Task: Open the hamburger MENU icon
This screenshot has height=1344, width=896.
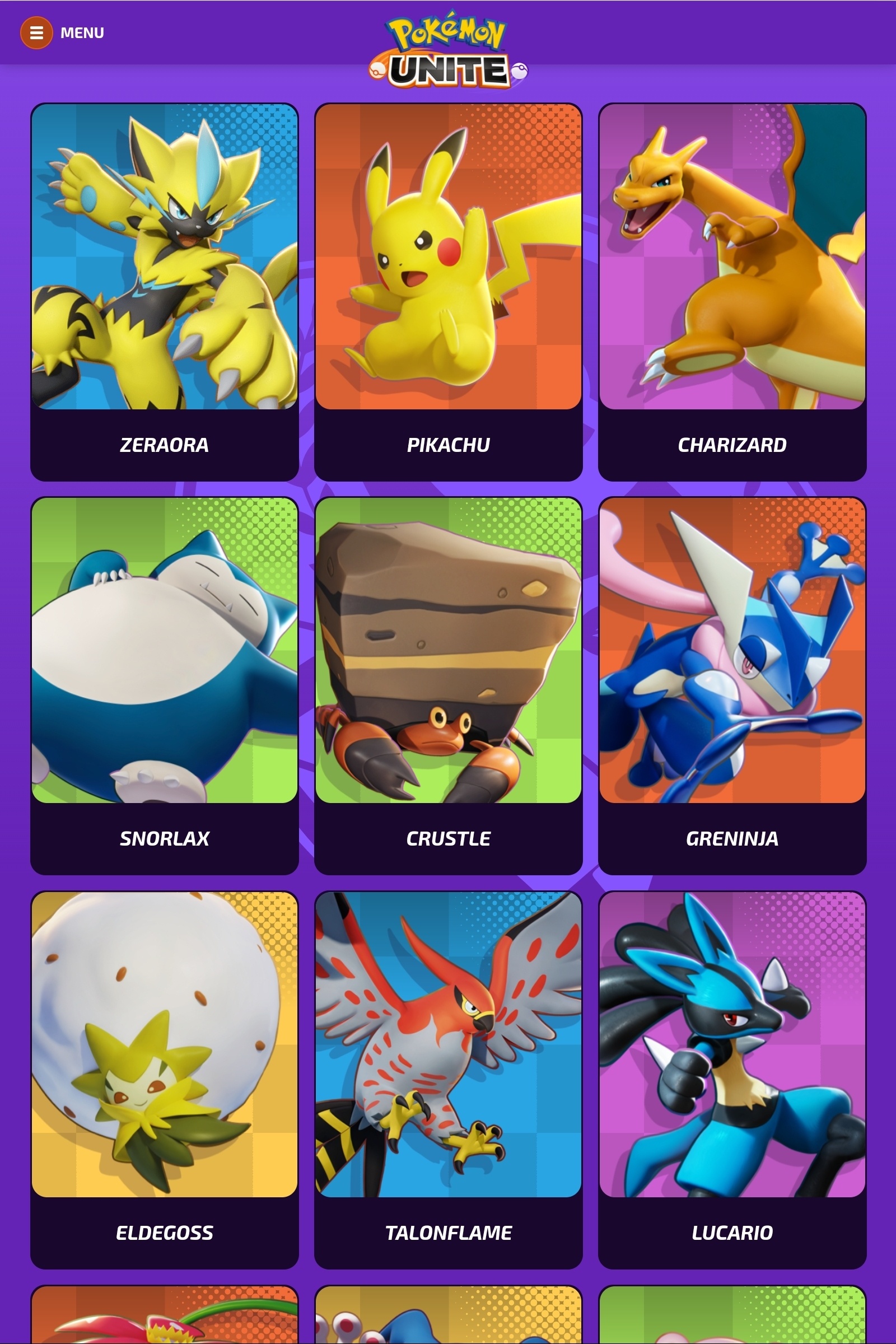Action: coord(36,32)
